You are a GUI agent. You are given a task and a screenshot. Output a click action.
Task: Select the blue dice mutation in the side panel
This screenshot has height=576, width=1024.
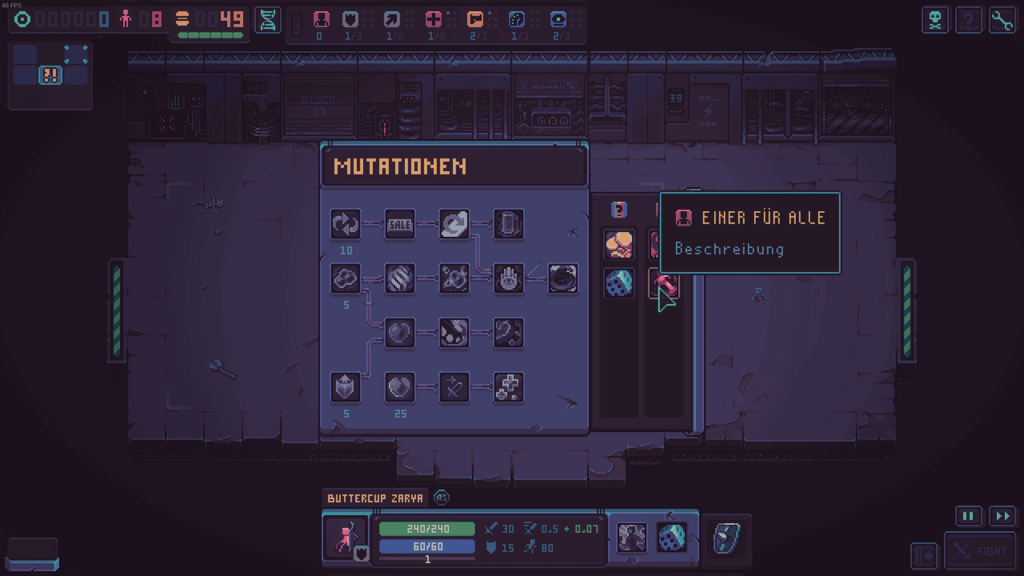point(618,283)
